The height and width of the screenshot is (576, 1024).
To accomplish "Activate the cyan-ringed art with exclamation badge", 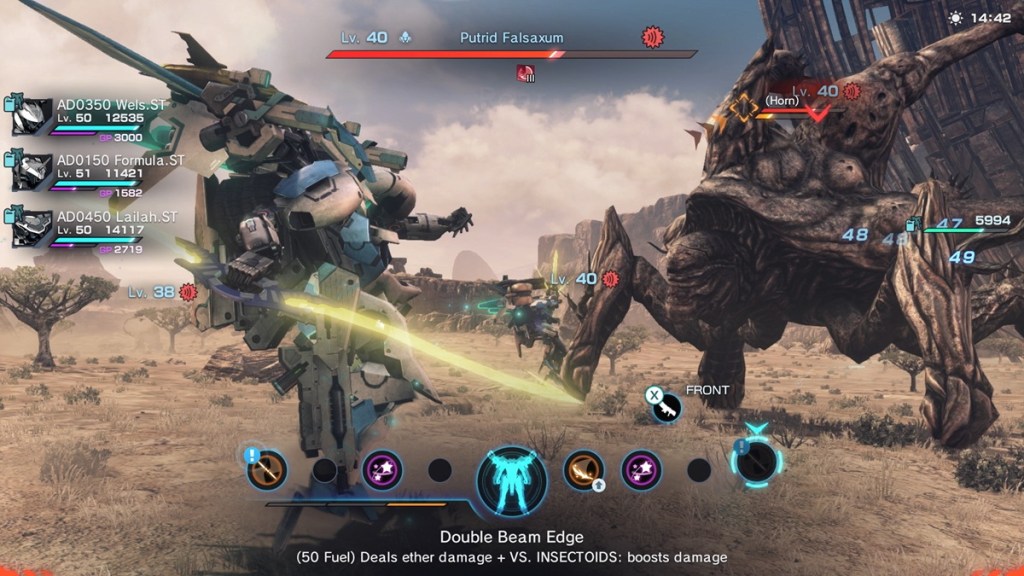I will pyautogui.click(x=756, y=460).
